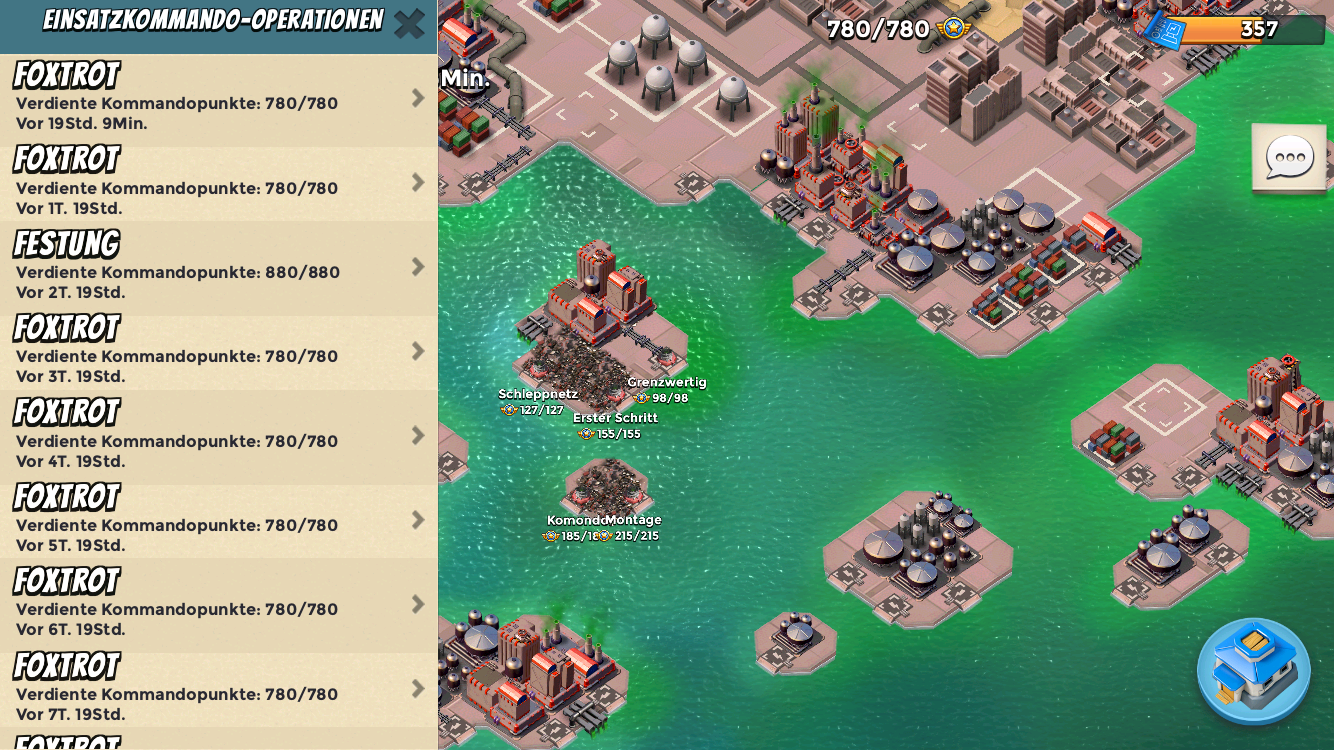The height and width of the screenshot is (750, 1334).
Task: Open Foxtrot operation from 7T. 19Std. ago
Action: pyautogui.click(x=218, y=690)
